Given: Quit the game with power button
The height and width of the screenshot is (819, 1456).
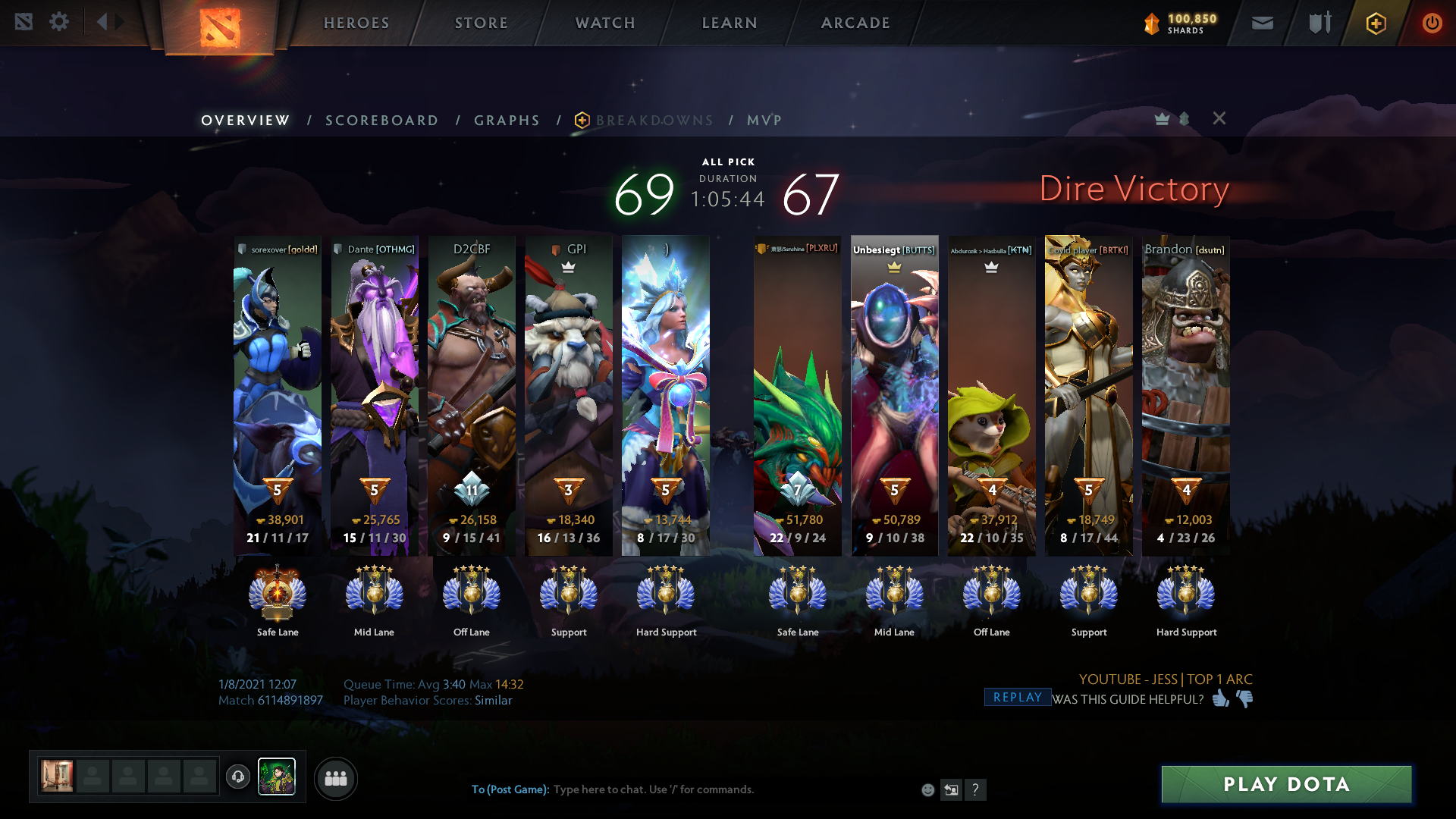Looking at the screenshot, I should click(x=1432, y=23).
